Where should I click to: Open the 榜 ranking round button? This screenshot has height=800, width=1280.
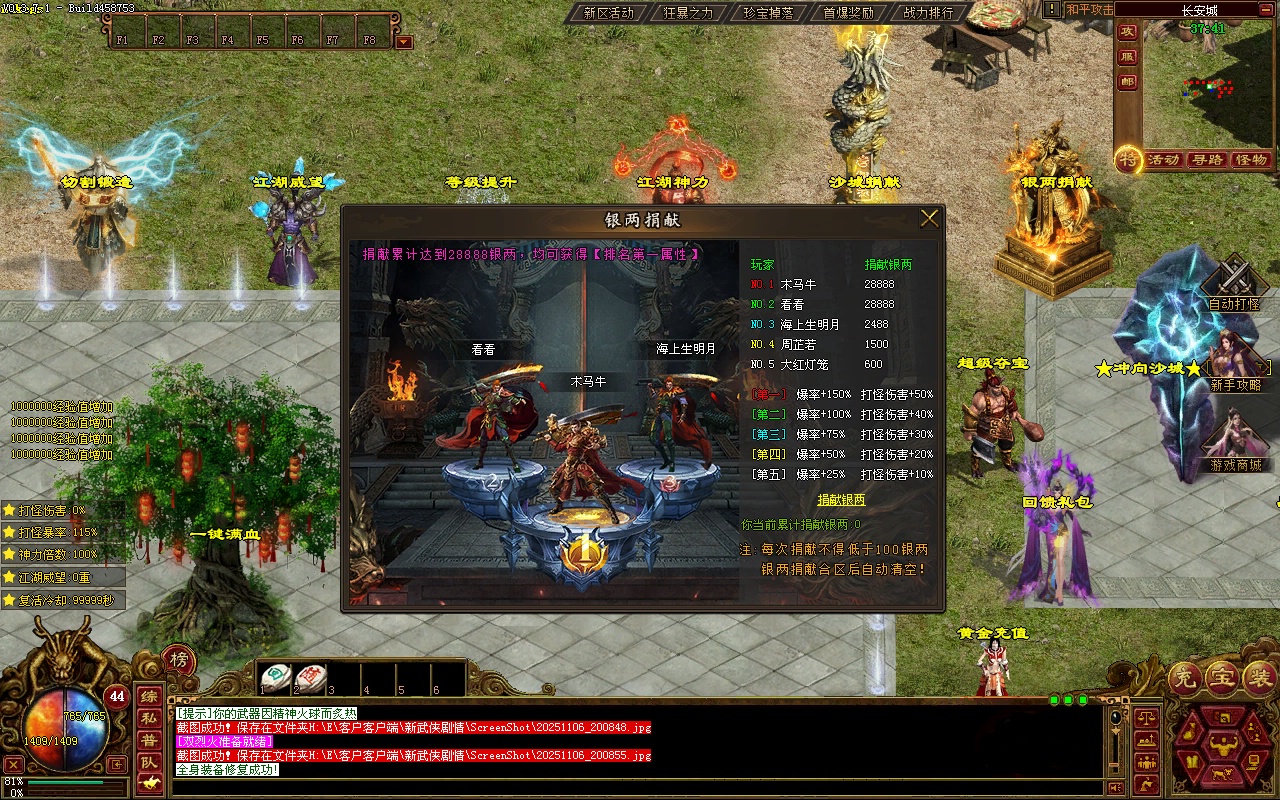[x=179, y=660]
